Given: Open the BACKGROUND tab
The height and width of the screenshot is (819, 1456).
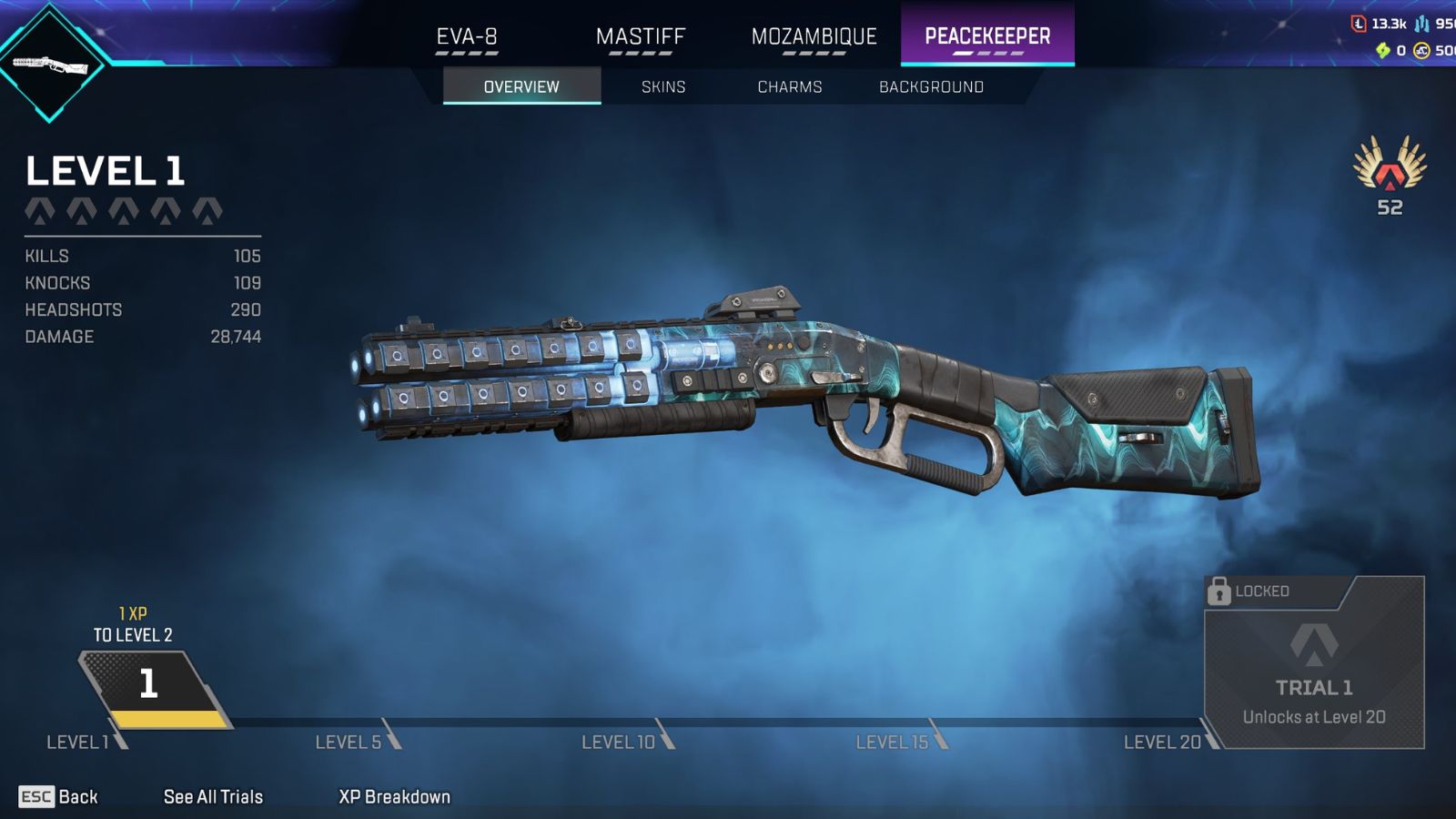Looking at the screenshot, I should tap(930, 86).
